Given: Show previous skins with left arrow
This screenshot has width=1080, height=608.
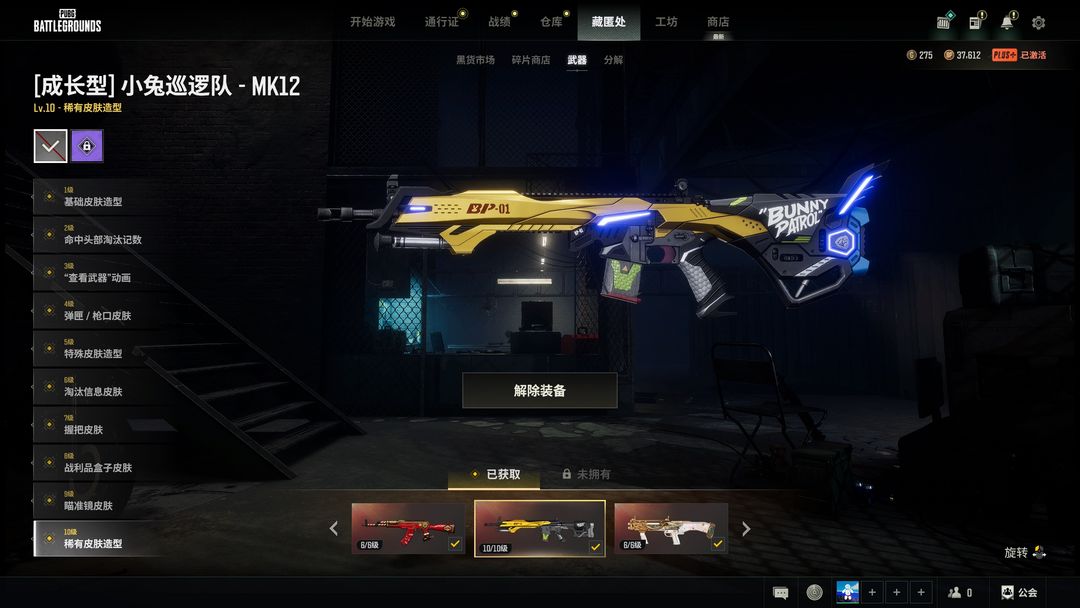Looking at the screenshot, I should (x=334, y=529).
